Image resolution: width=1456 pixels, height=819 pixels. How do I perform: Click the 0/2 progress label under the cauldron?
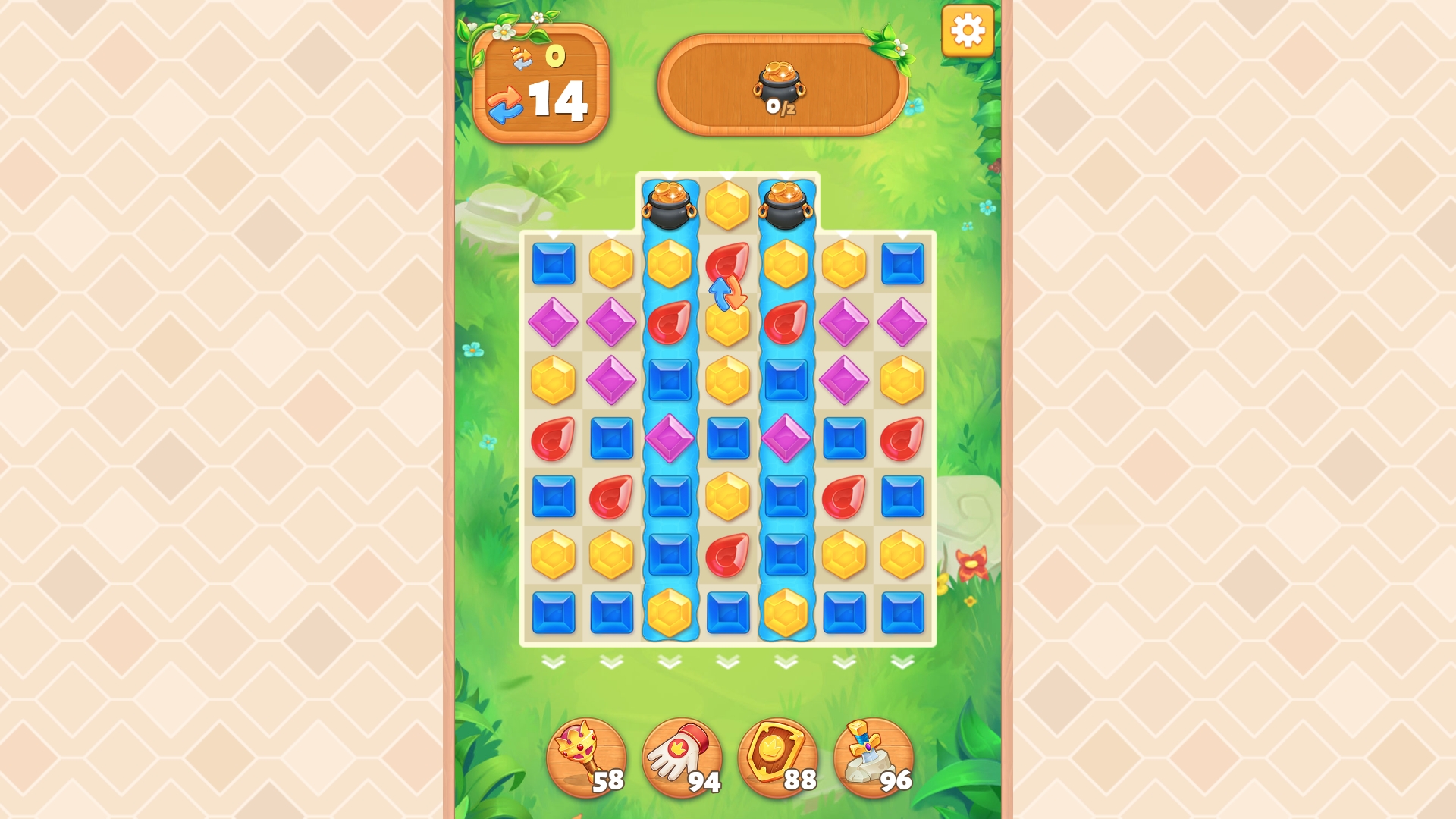781,107
